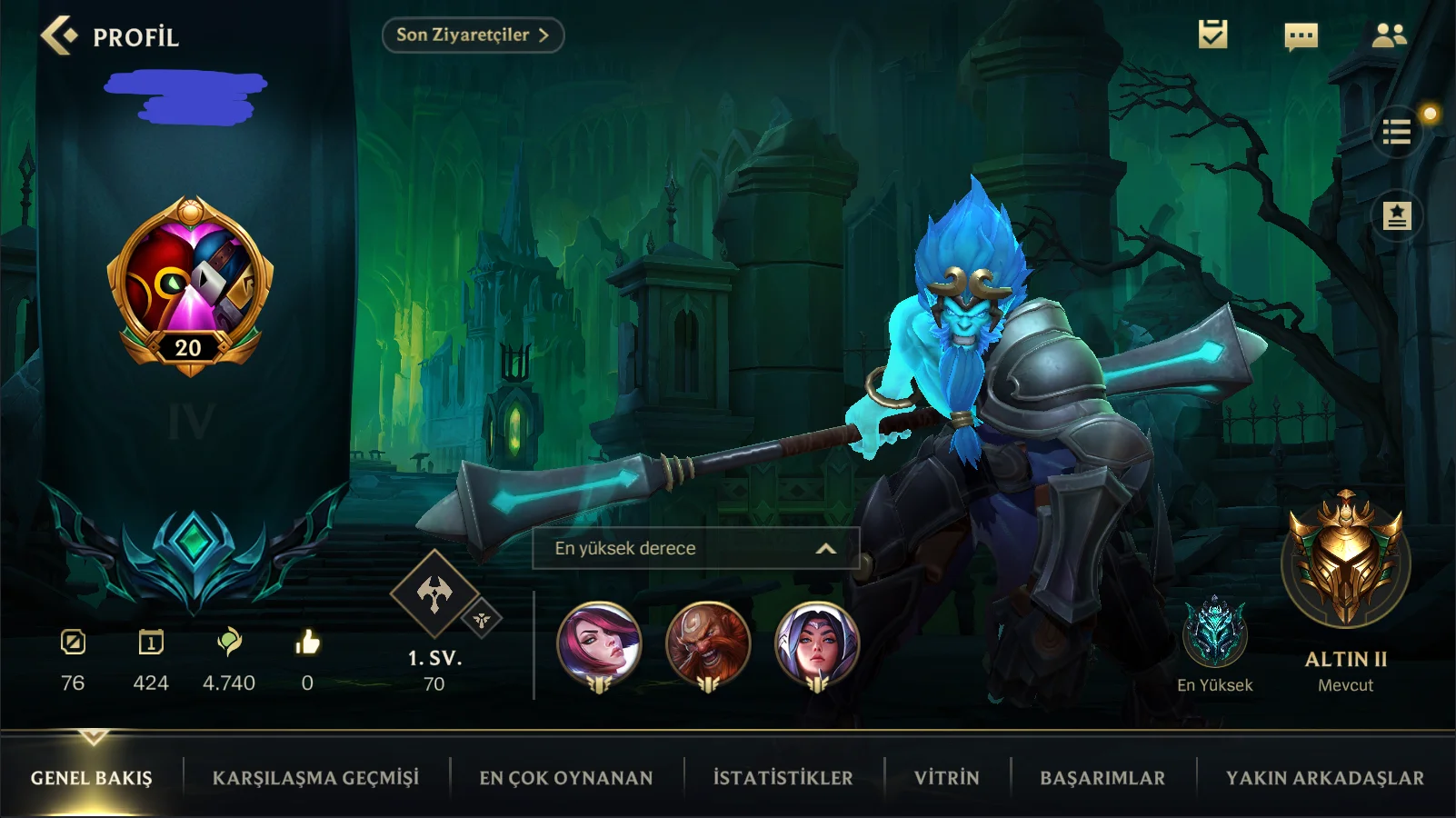The width and height of the screenshot is (1456, 818).
Task: Open the task checklist icon
Action: click(x=1212, y=35)
